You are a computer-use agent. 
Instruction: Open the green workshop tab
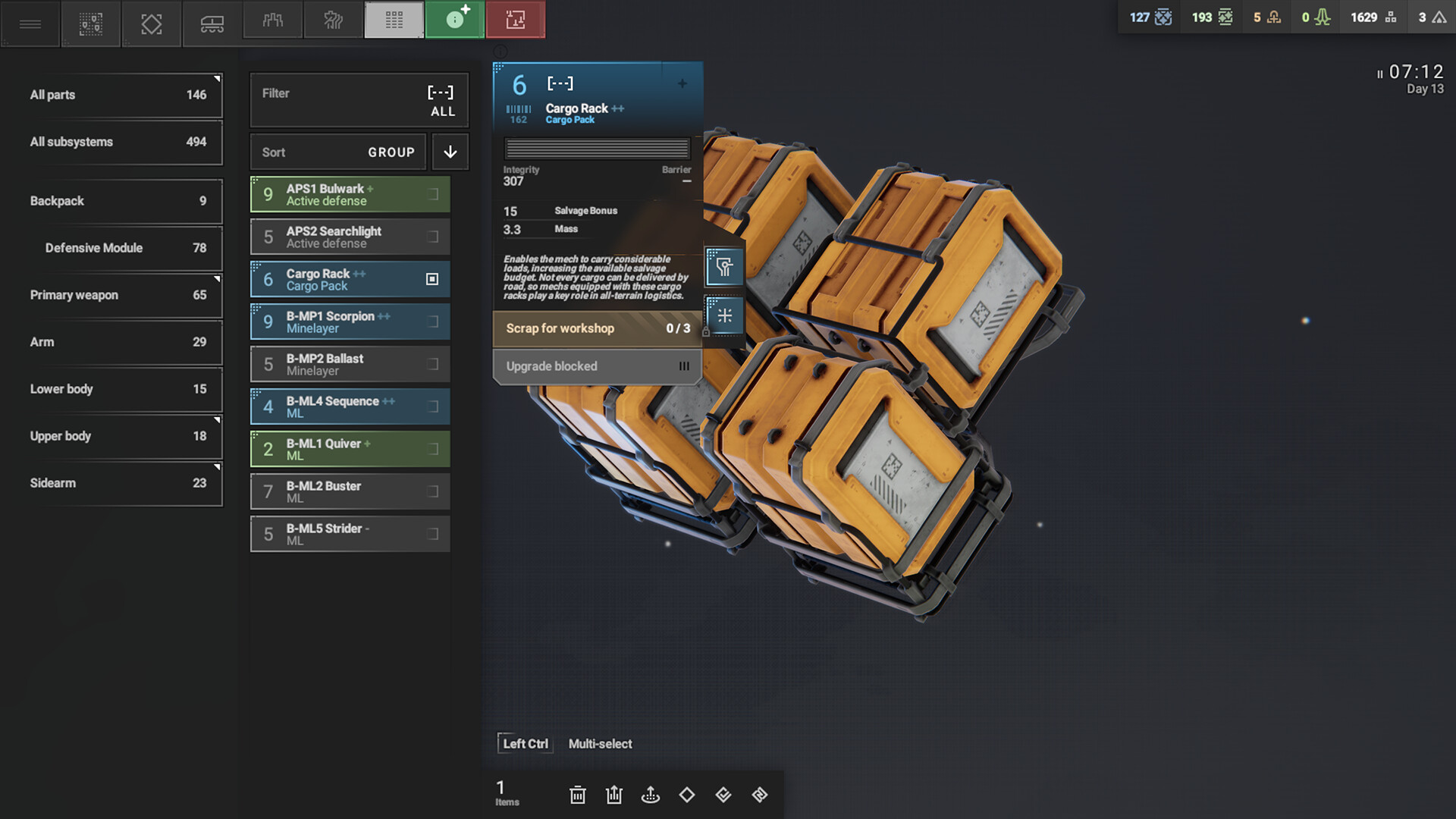[454, 20]
